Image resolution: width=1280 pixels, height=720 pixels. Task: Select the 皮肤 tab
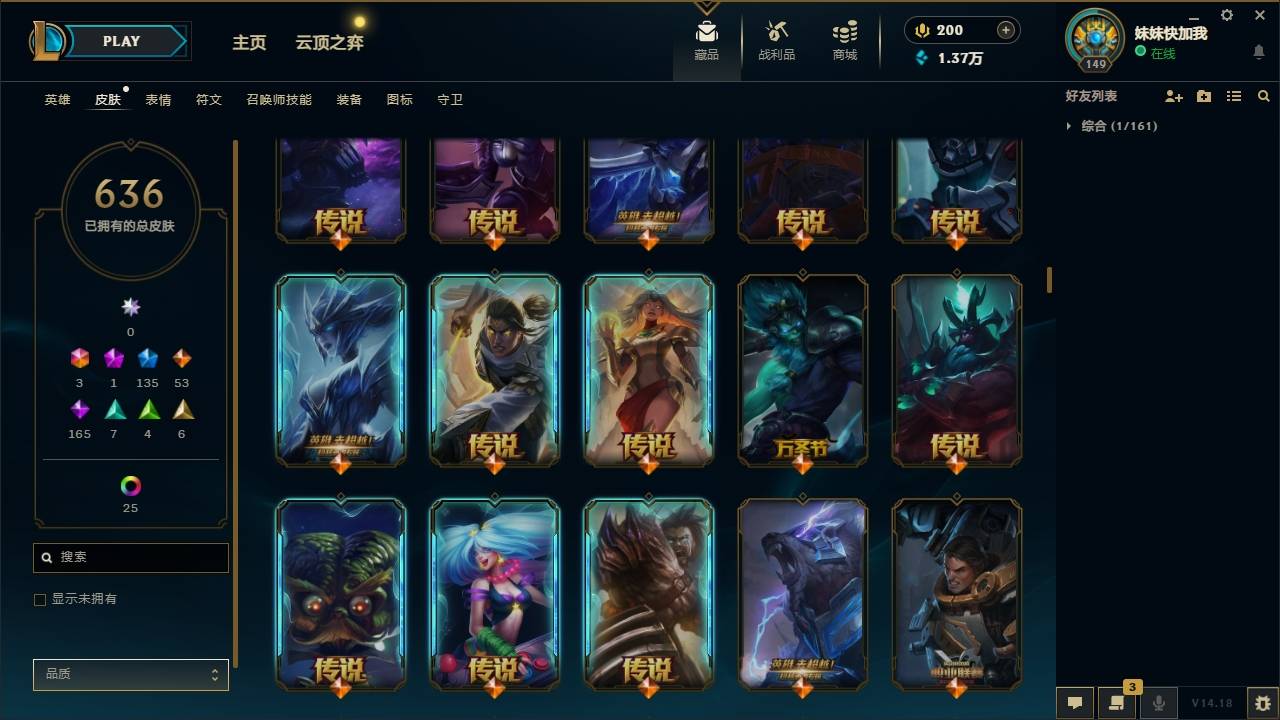pyautogui.click(x=108, y=100)
